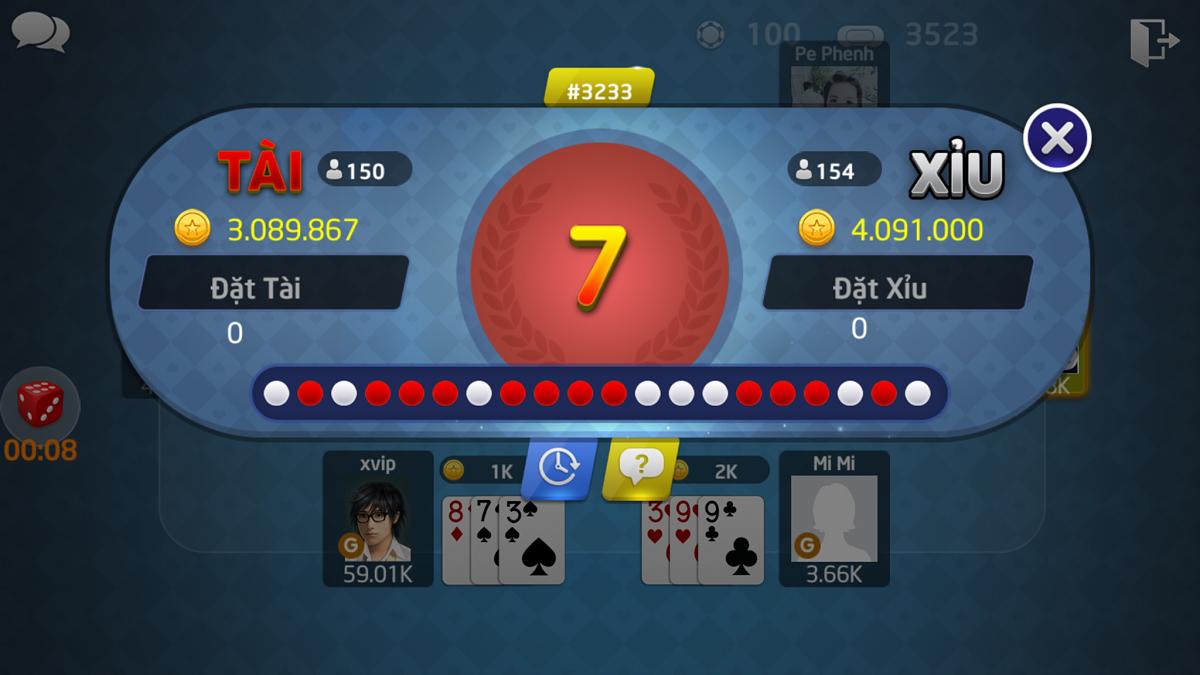Image resolution: width=1200 pixels, height=675 pixels.
Task: Leave the table via exit door icon
Action: point(1152,42)
